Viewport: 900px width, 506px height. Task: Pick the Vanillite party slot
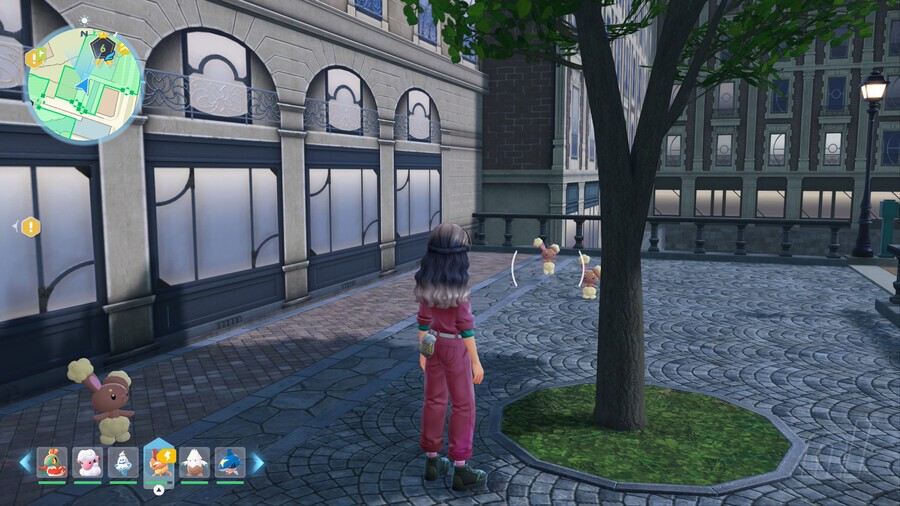[123, 462]
